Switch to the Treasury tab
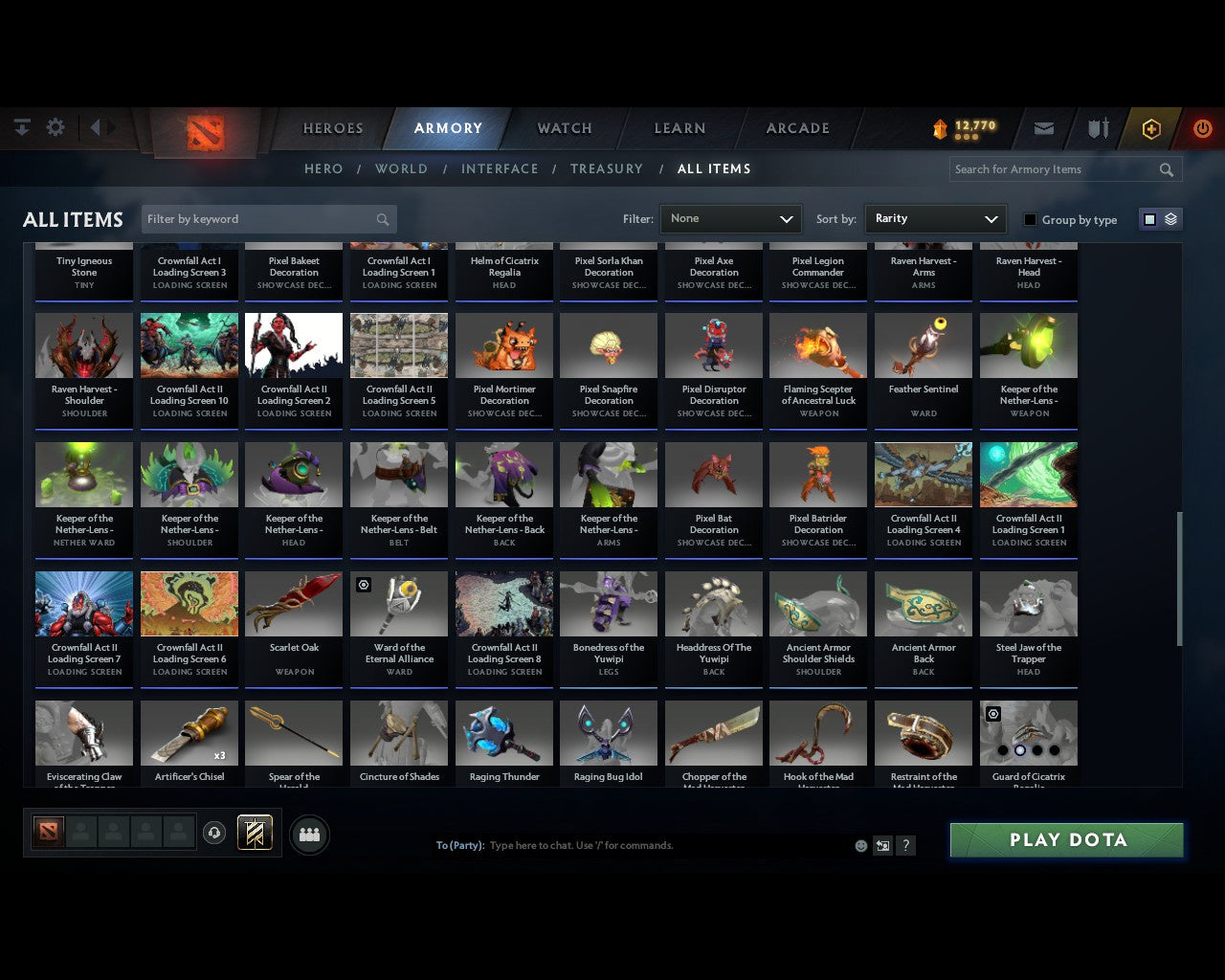The height and width of the screenshot is (980, 1225). coord(607,168)
